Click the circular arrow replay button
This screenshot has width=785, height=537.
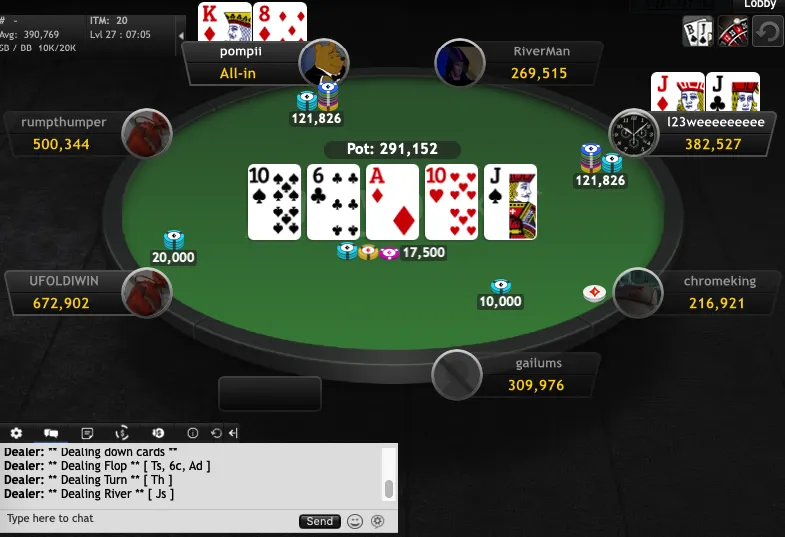coord(767,32)
